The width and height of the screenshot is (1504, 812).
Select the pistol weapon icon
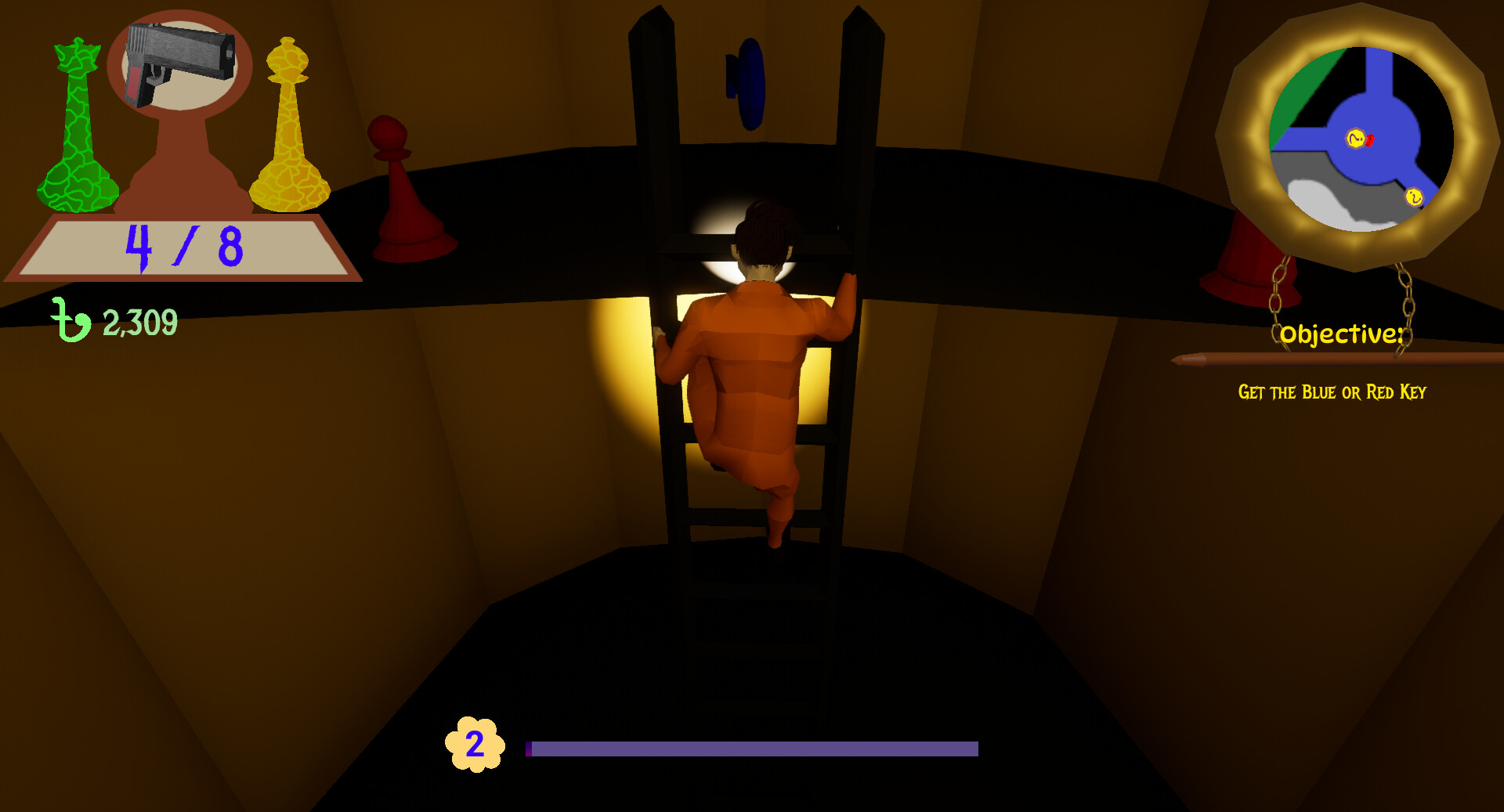click(180, 67)
